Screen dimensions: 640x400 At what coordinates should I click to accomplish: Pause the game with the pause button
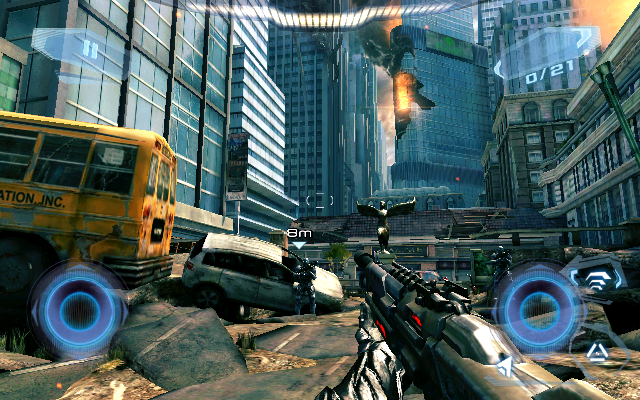pyautogui.click(x=90, y=47)
